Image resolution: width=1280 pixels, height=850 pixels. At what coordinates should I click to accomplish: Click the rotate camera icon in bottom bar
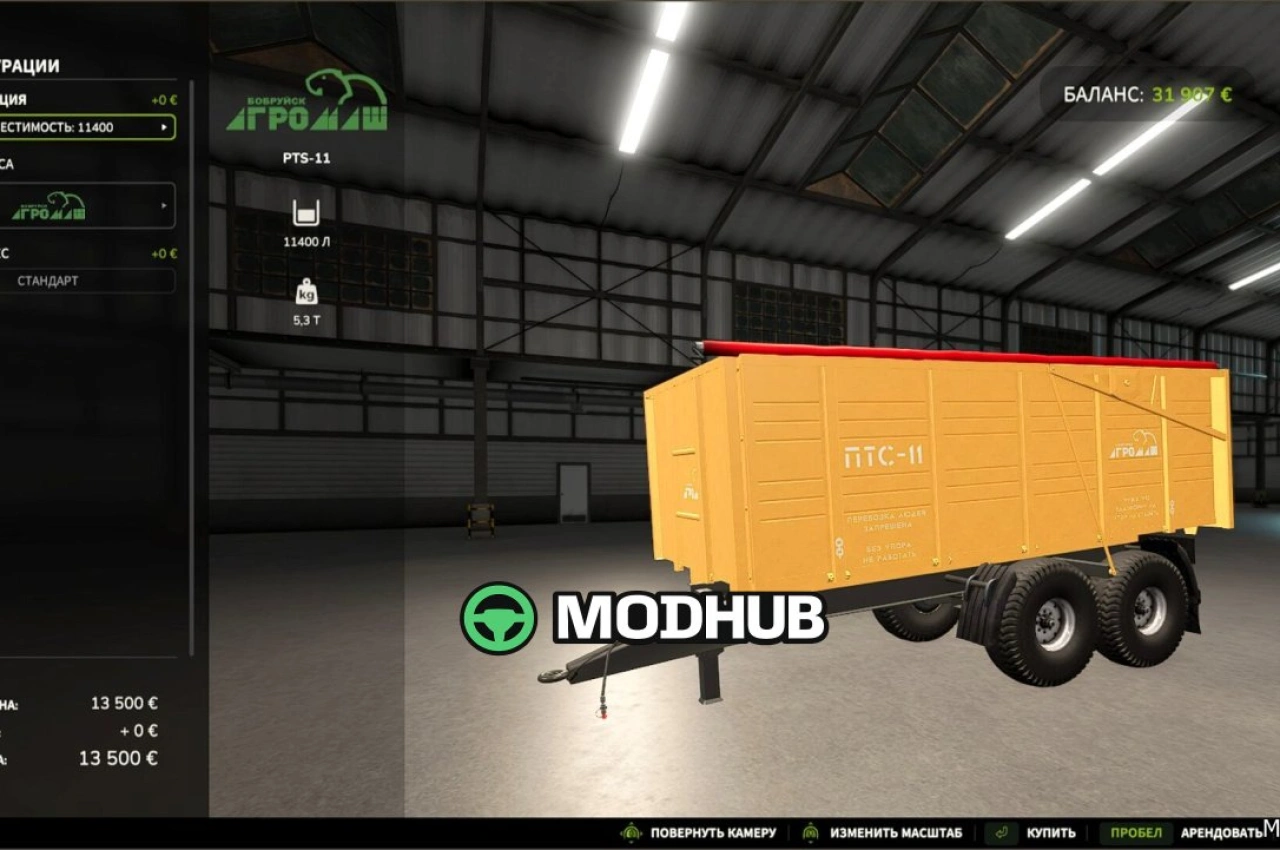[632, 831]
